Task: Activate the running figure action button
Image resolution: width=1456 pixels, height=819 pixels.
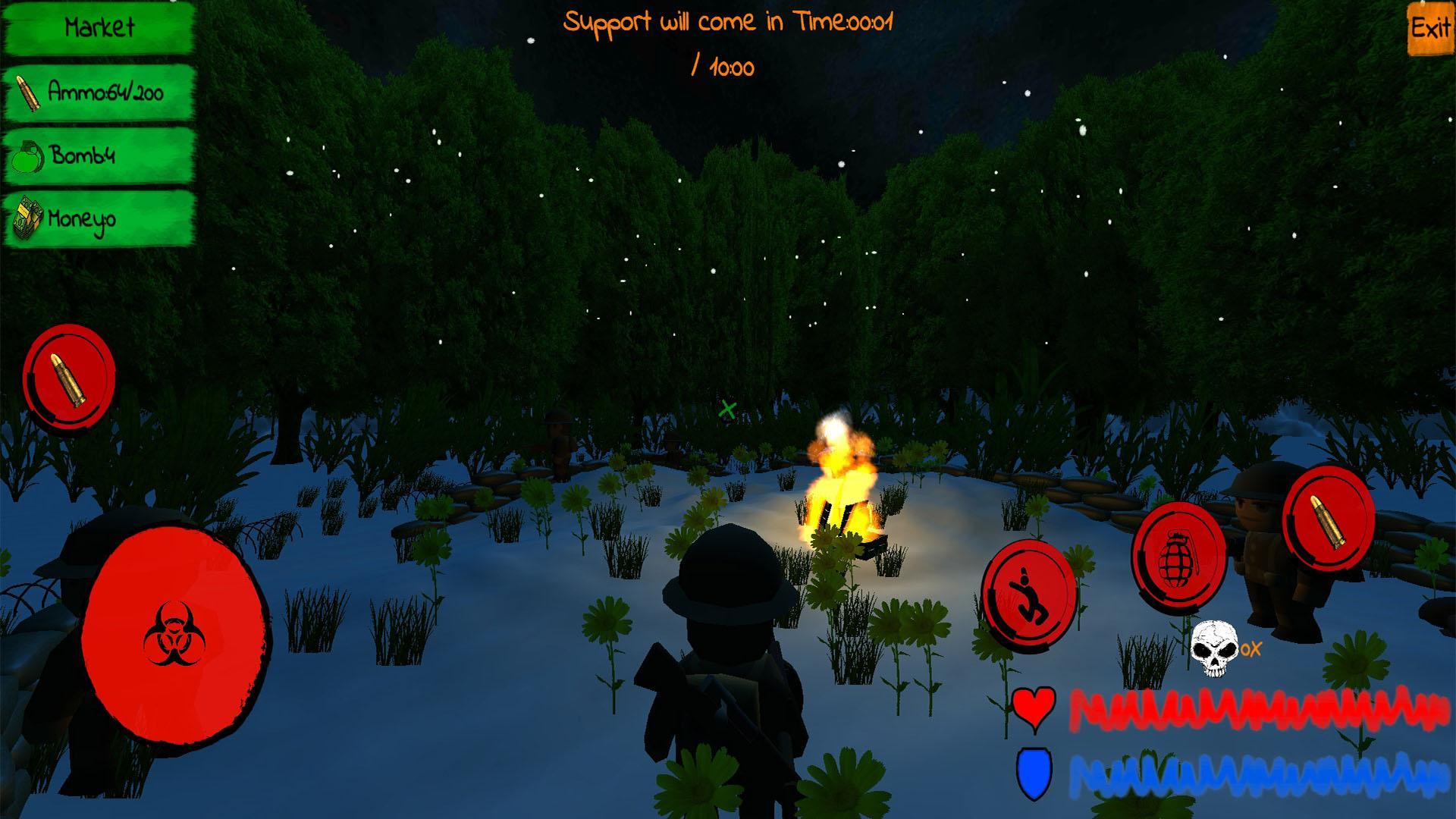Action: [x=1028, y=594]
